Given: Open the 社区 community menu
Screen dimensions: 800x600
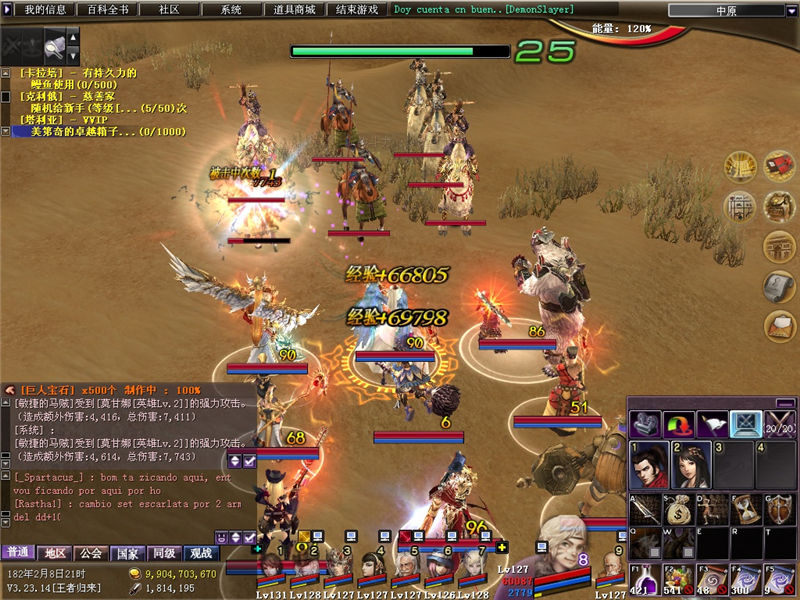Looking at the screenshot, I should tap(169, 9).
